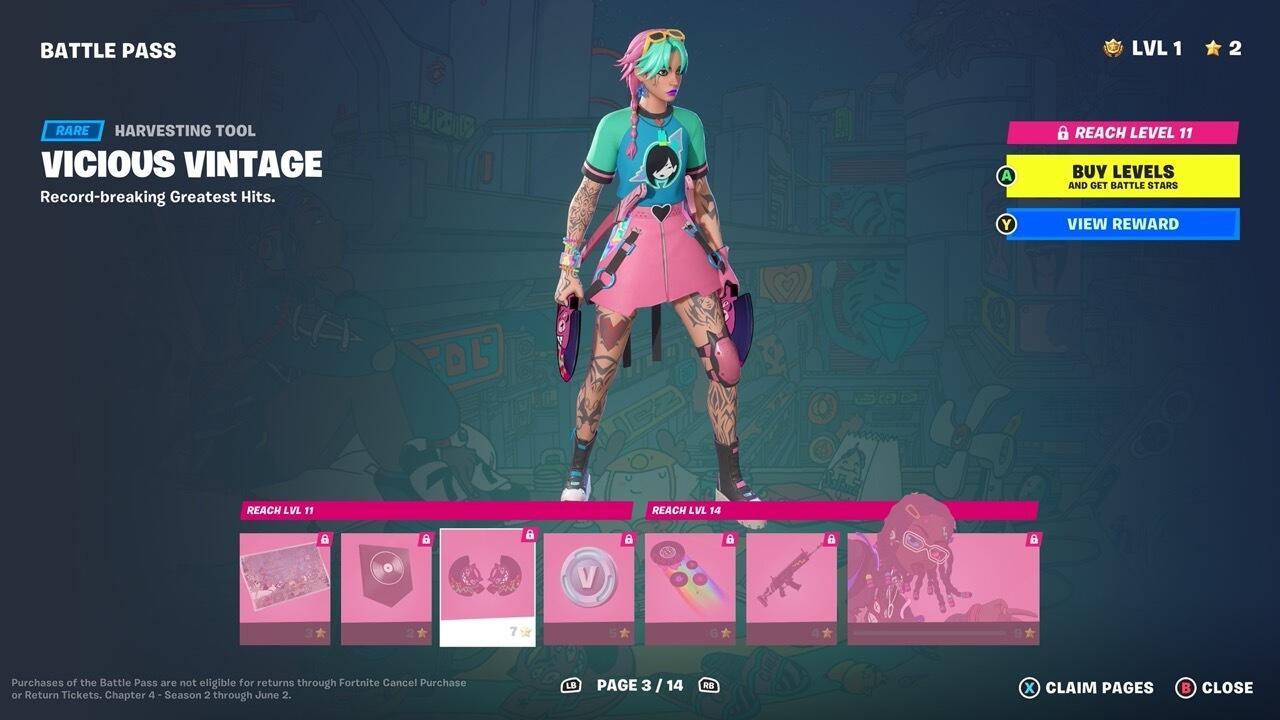1280x720 pixels.
Task: Click the battle star icon showing 2
Action: (x=1214, y=46)
